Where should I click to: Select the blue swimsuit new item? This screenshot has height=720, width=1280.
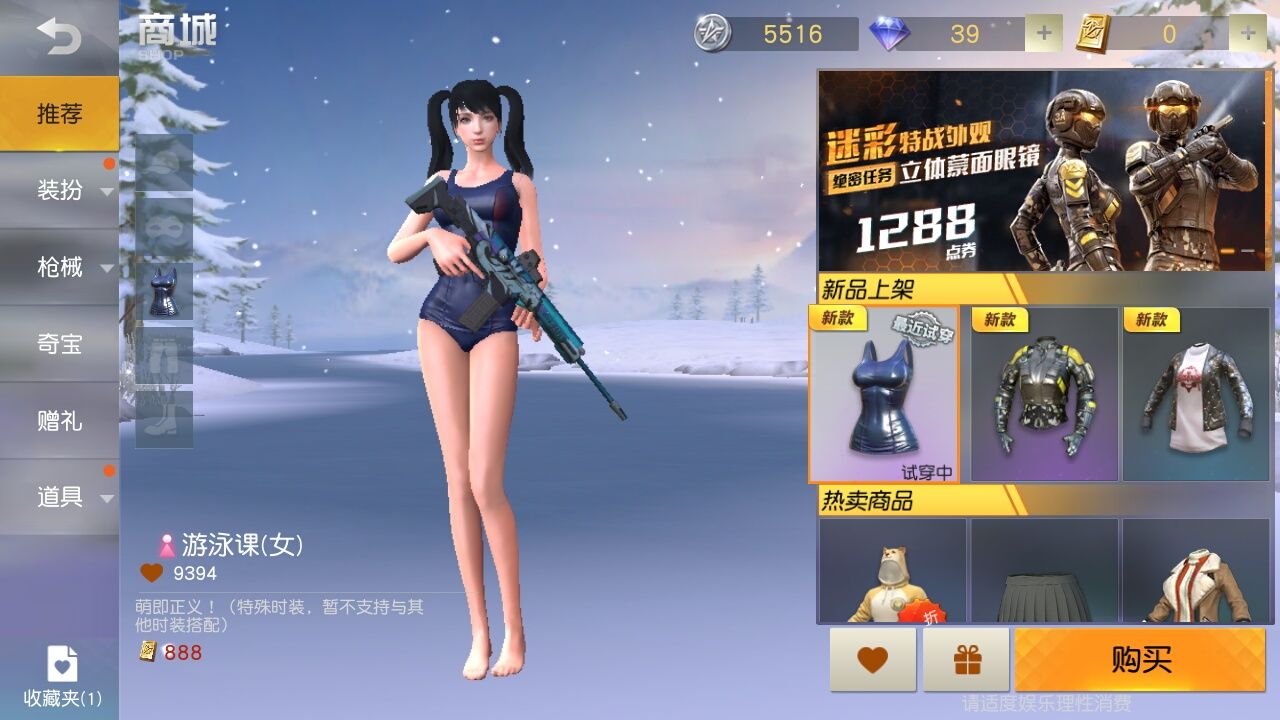point(883,394)
